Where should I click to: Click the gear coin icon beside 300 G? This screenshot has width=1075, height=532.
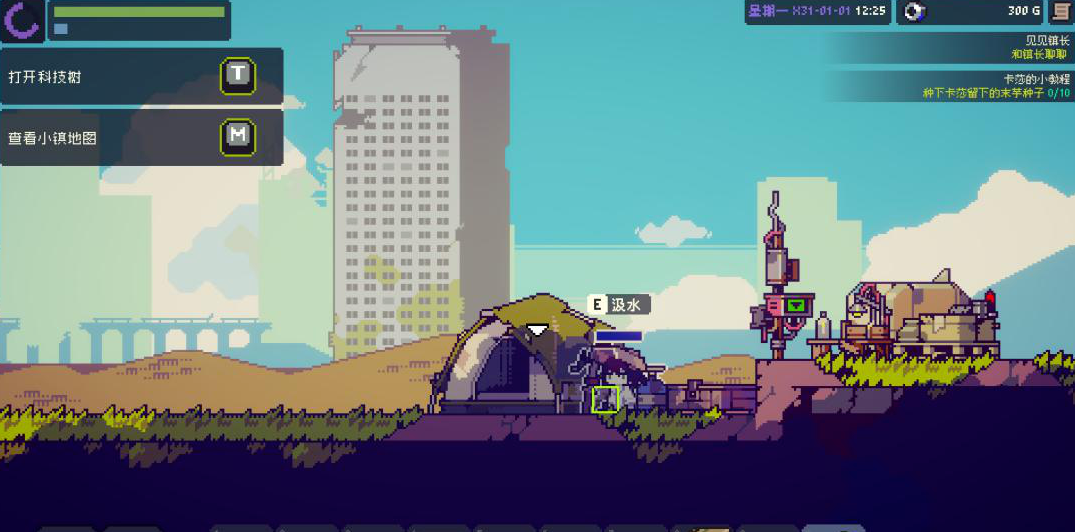pos(913,11)
